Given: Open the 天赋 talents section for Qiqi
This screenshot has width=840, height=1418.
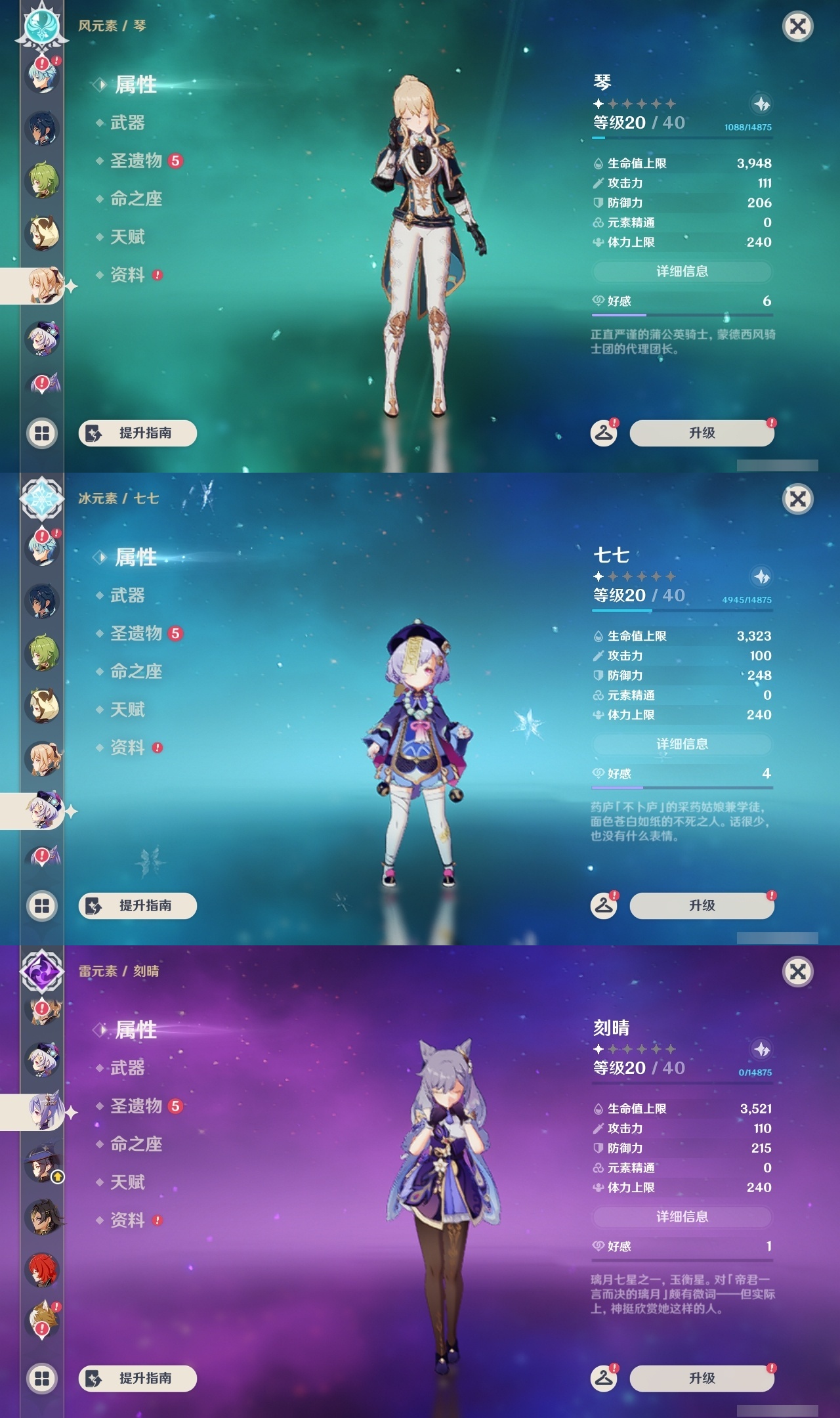Looking at the screenshot, I should [128, 710].
